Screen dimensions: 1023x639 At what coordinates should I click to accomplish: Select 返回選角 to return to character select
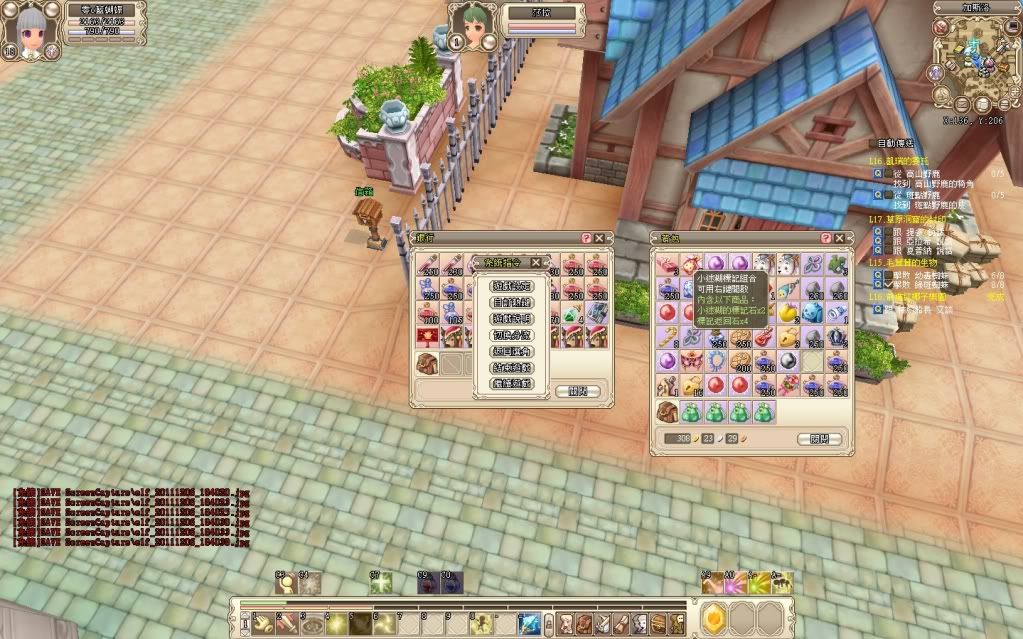point(511,351)
